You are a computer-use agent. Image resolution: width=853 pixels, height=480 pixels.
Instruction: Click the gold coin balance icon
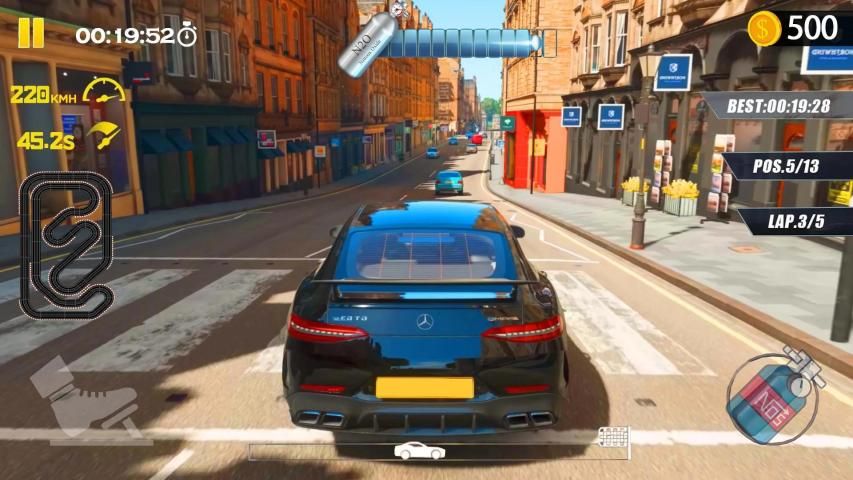click(x=765, y=29)
